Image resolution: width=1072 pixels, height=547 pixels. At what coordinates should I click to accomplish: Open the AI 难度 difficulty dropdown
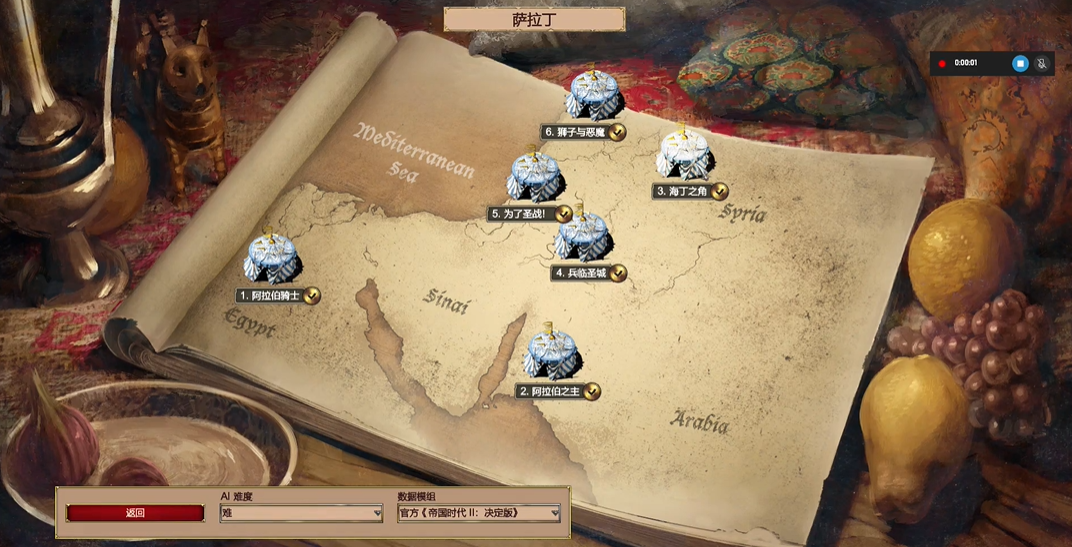click(301, 513)
